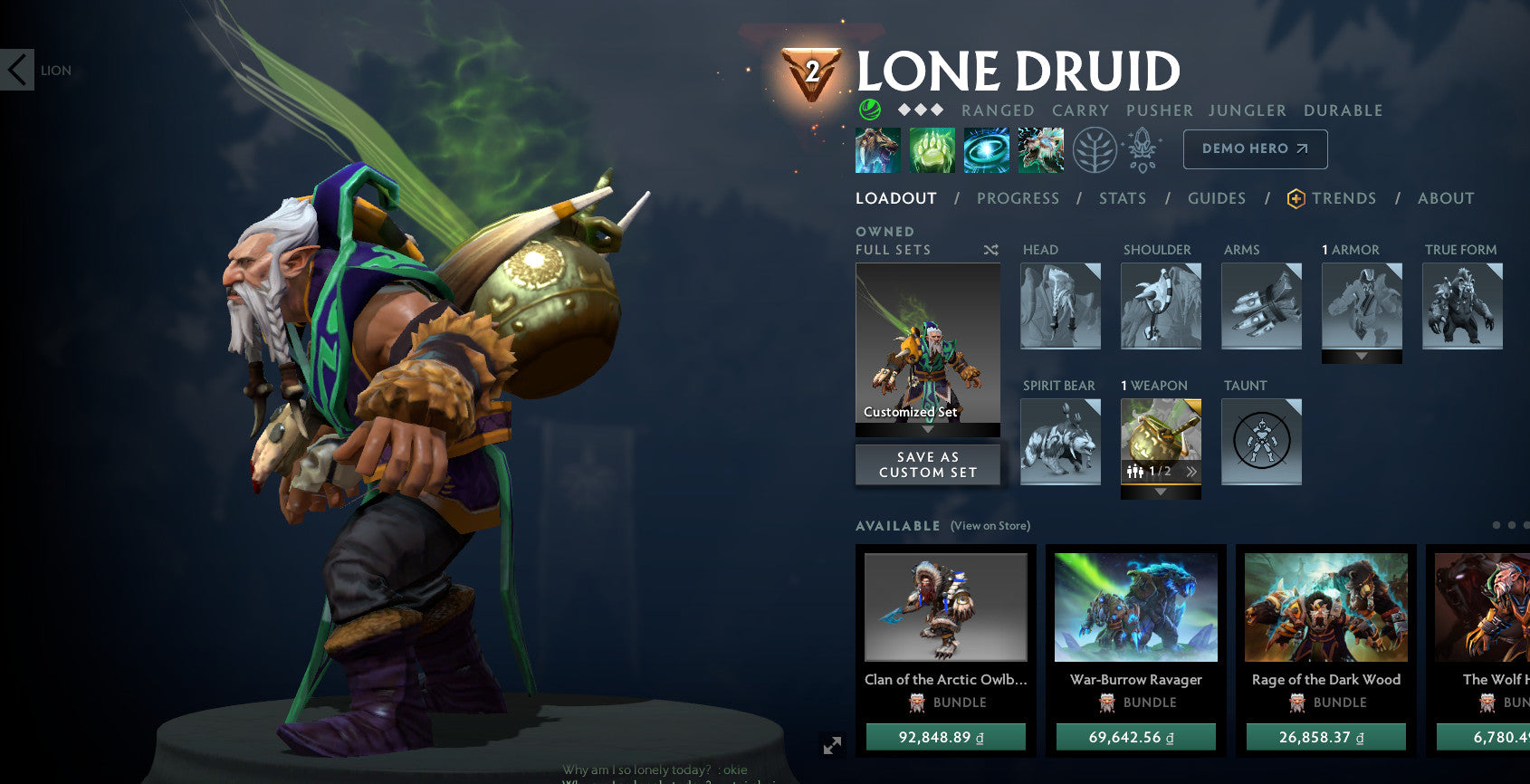1530x784 pixels.
Task: Select the empty Taunt slot icon
Action: pyautogui.click(x=1261, y=441)
